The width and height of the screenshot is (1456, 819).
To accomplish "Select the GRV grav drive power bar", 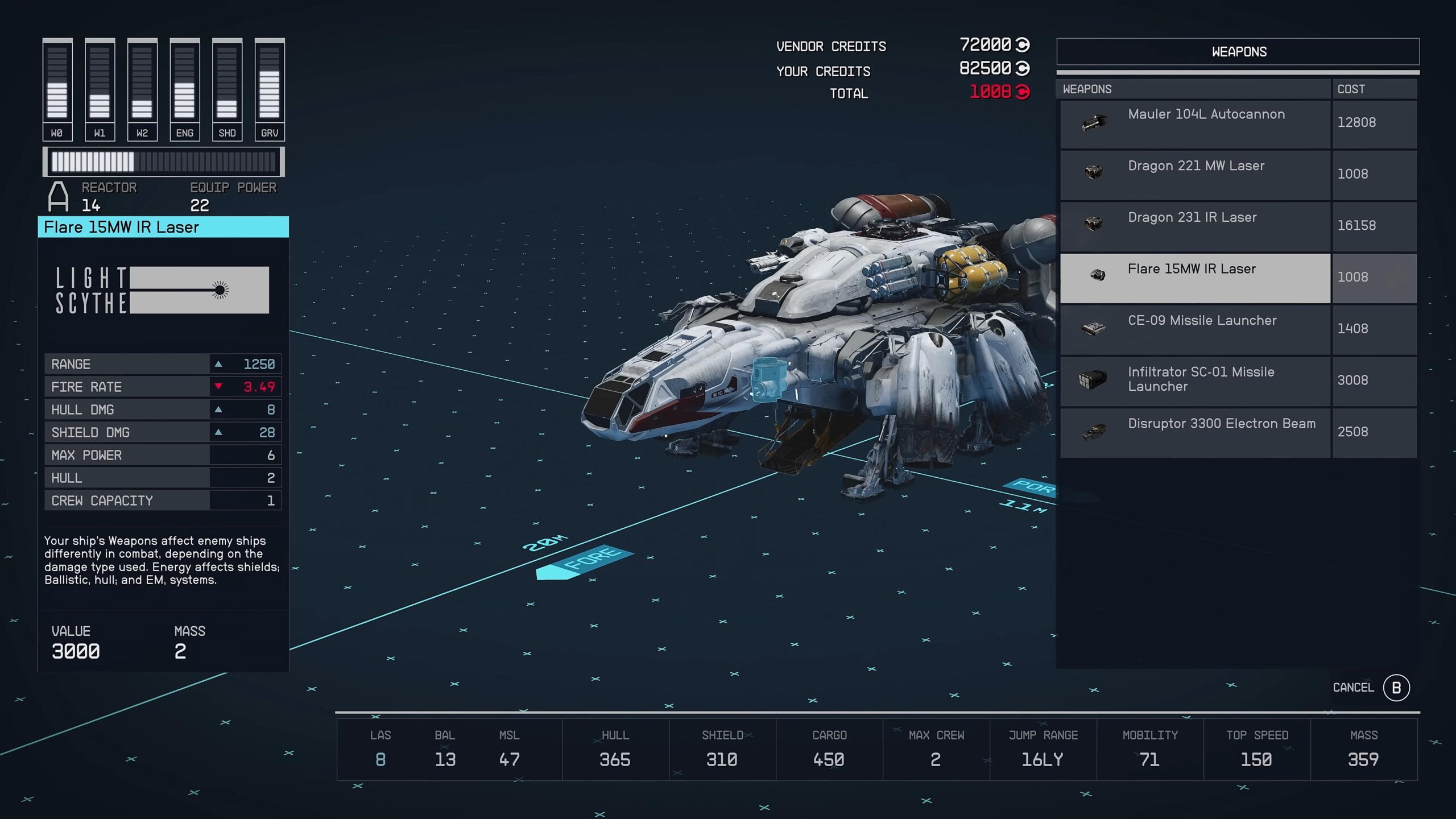I will tap(270, 89).
